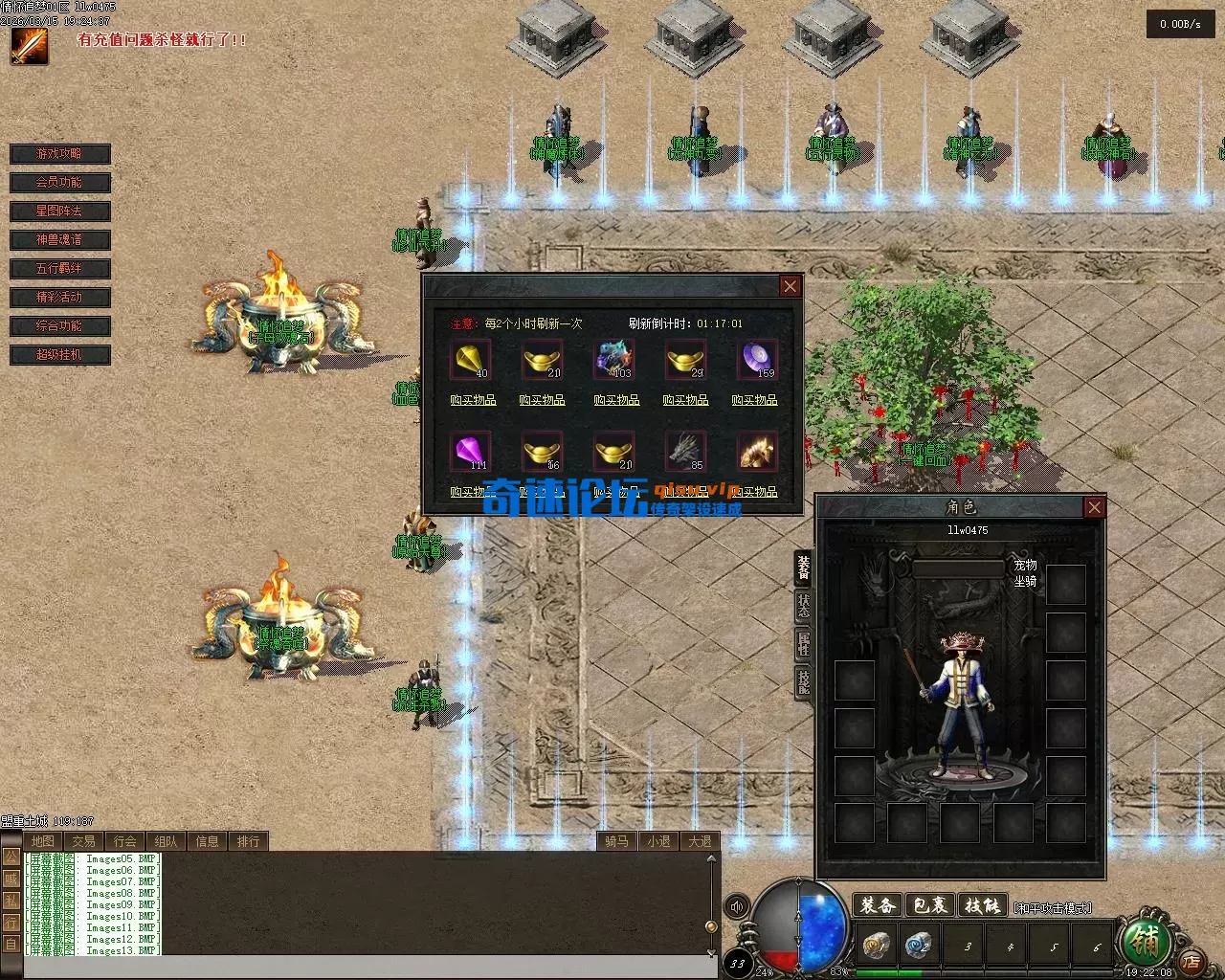
Task: Open the 包裹 bag button
Action: click(x=929, y=905)
